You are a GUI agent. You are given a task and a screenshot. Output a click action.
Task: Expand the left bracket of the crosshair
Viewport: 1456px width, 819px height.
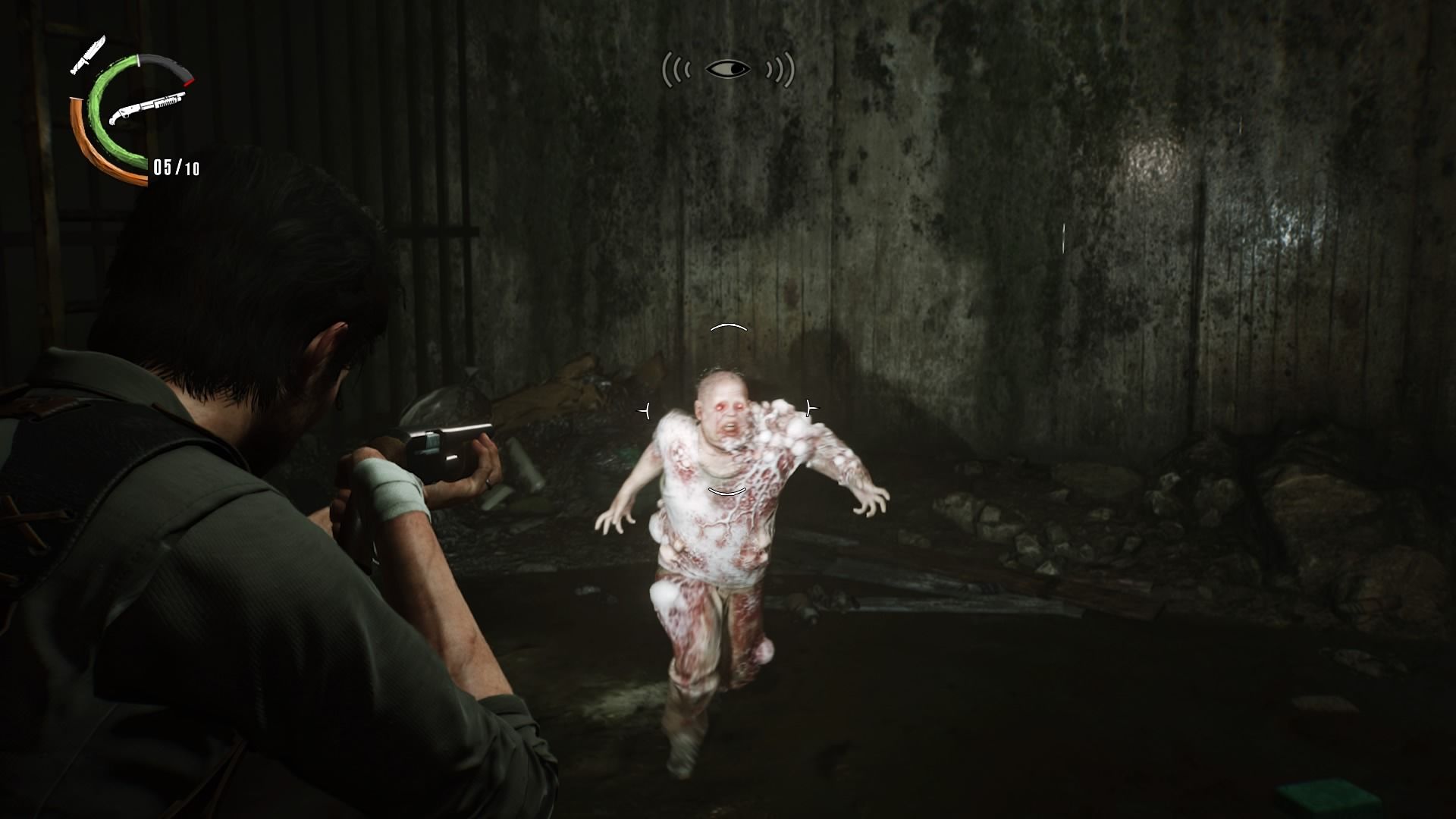tap(645, 409)
